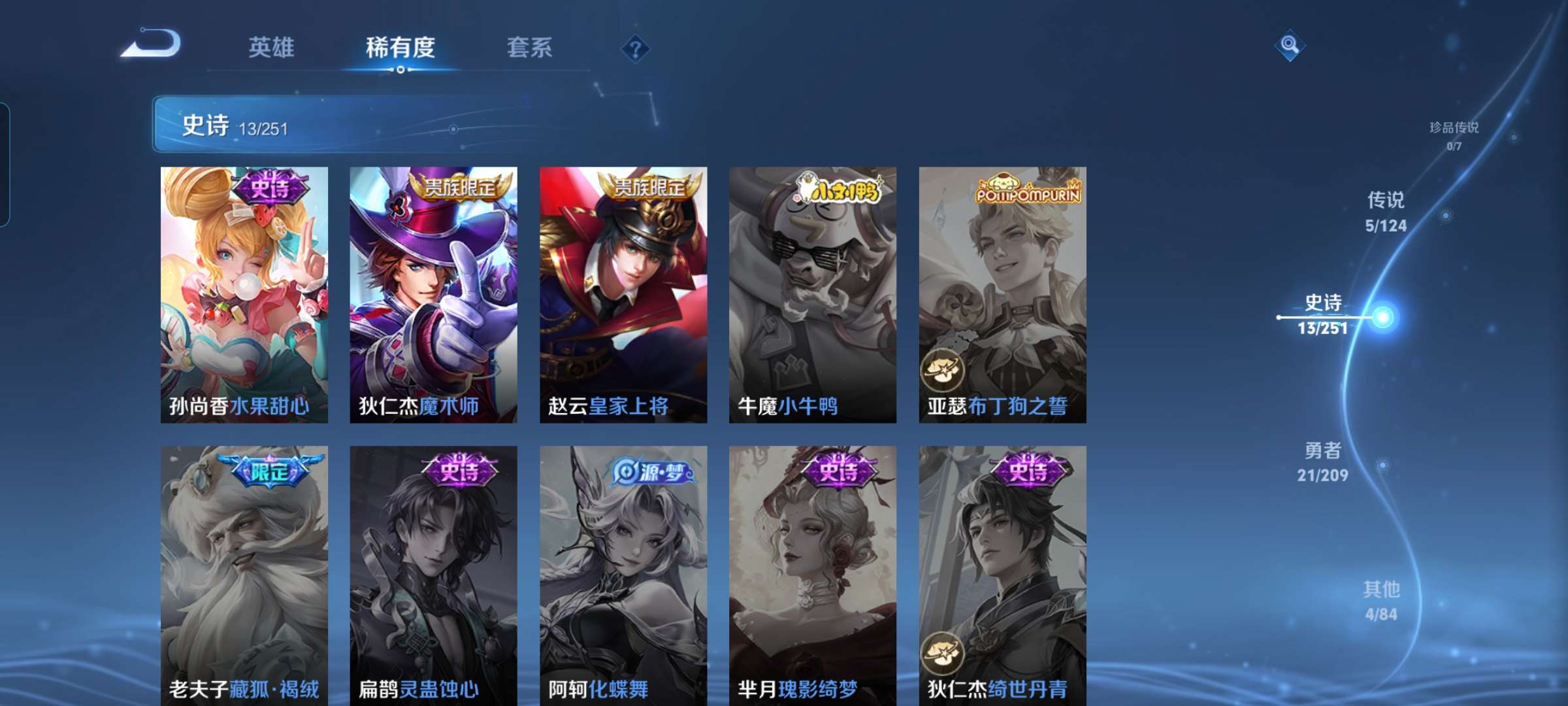This screenshot has height=706, width=1568.
Task: Click the 贵族限定 badge on 狄仁杰魔术师 card
Action: [x=462, y=190]
